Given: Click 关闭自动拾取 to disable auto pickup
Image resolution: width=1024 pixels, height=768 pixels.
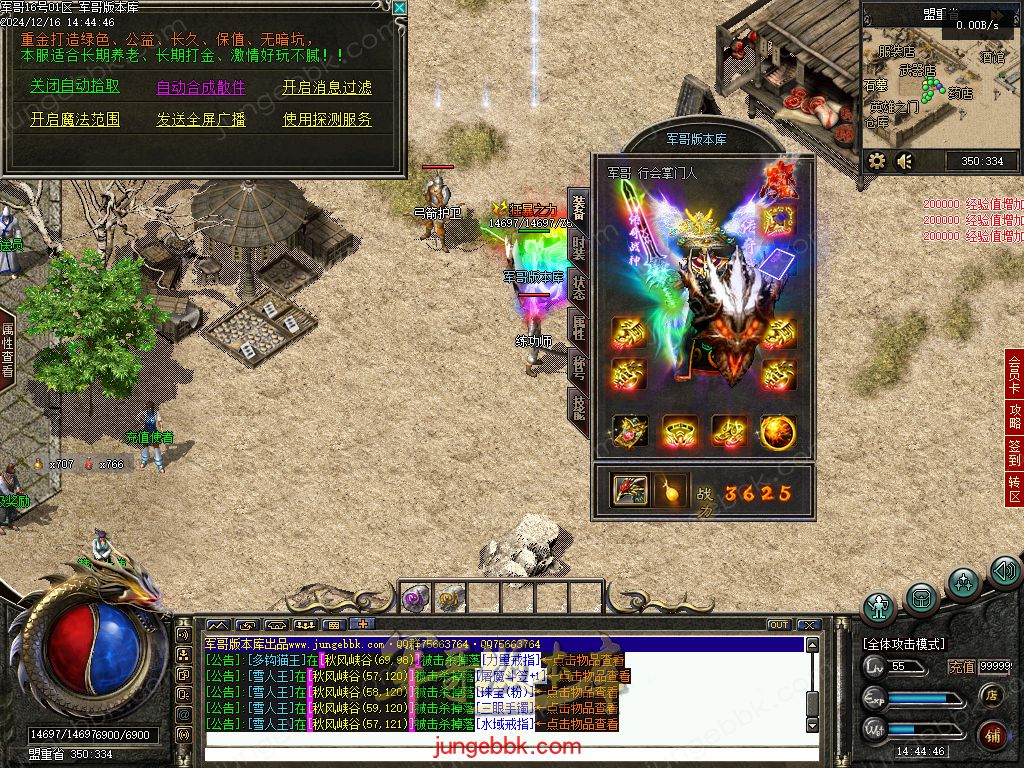Looking at the screenshot, I should (x=75, y=87).
